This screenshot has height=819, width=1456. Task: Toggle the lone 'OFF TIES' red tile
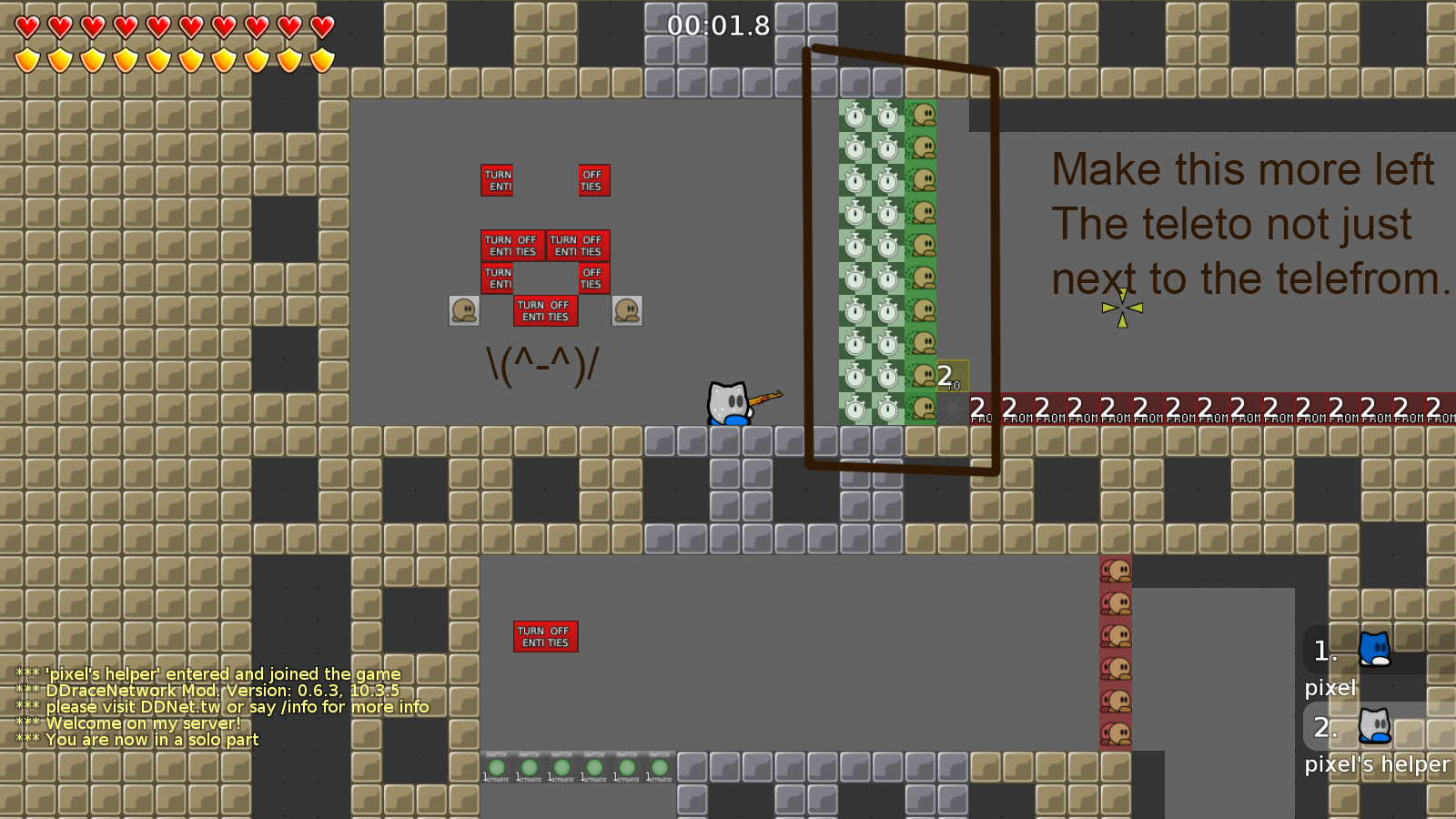click(x=592, y=180)
